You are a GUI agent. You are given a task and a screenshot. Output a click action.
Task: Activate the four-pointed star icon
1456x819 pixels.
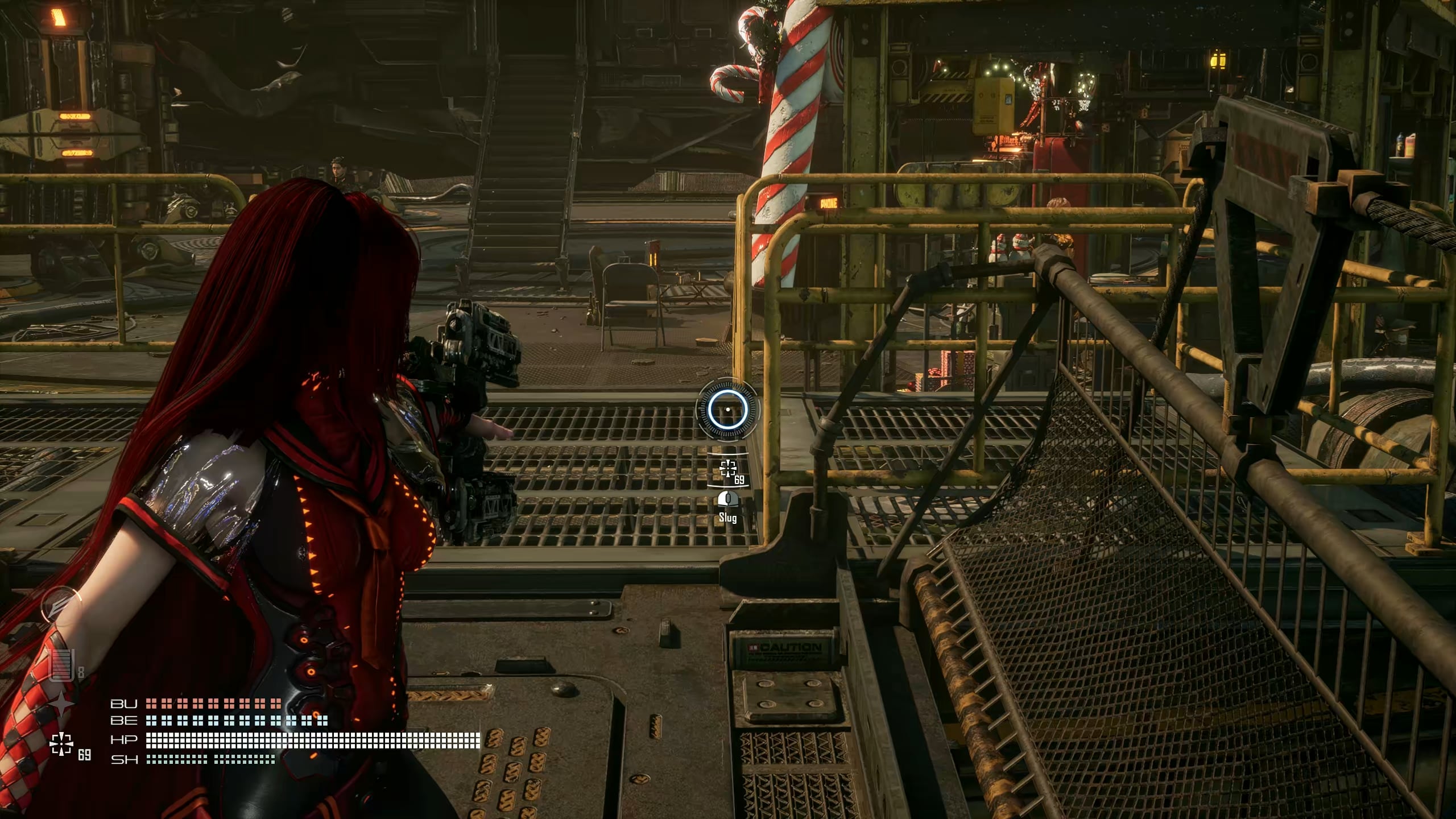coord(61,705)
